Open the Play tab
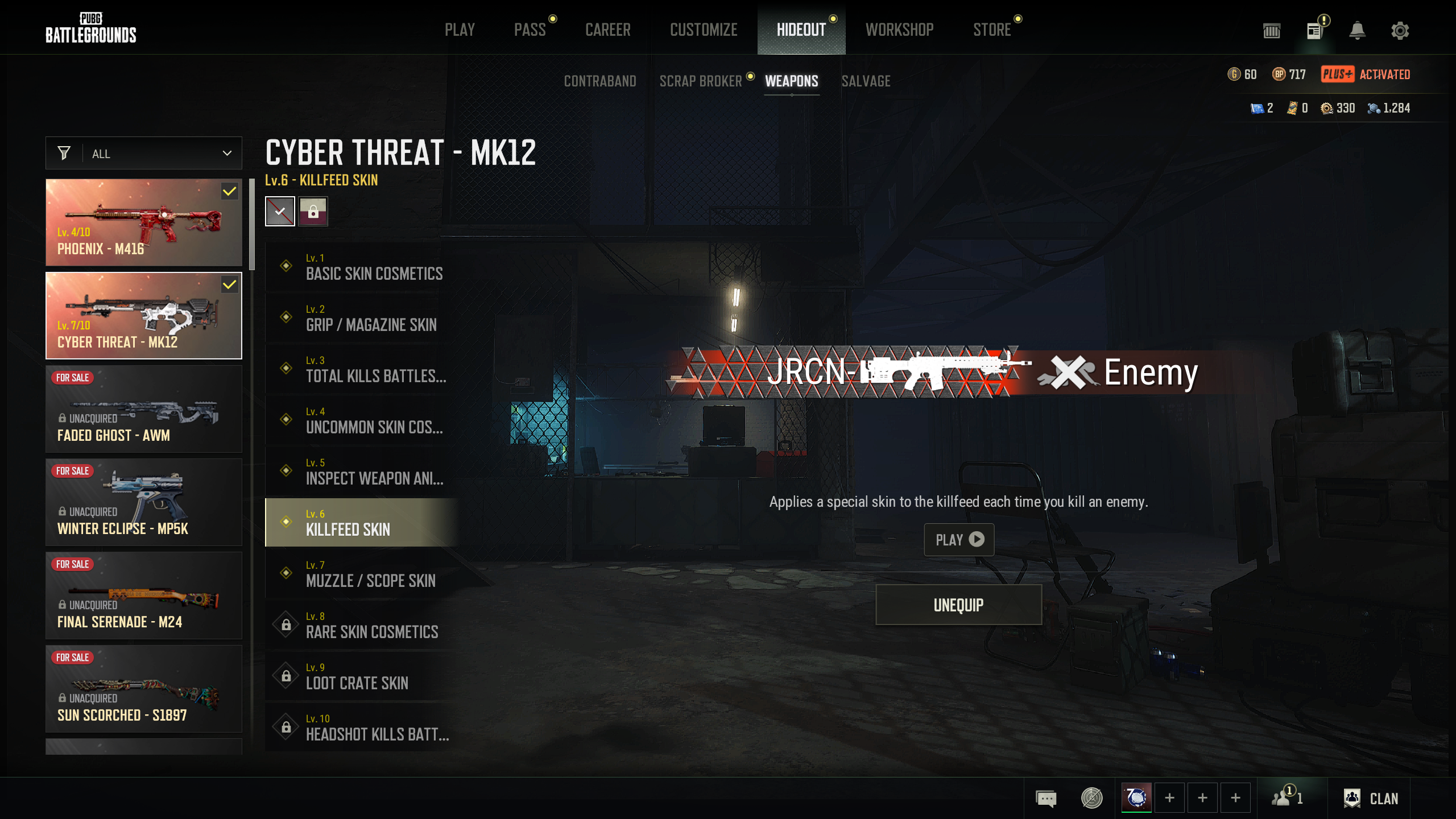Screen dimensions: 1456x819 click(x=460, y=30)
